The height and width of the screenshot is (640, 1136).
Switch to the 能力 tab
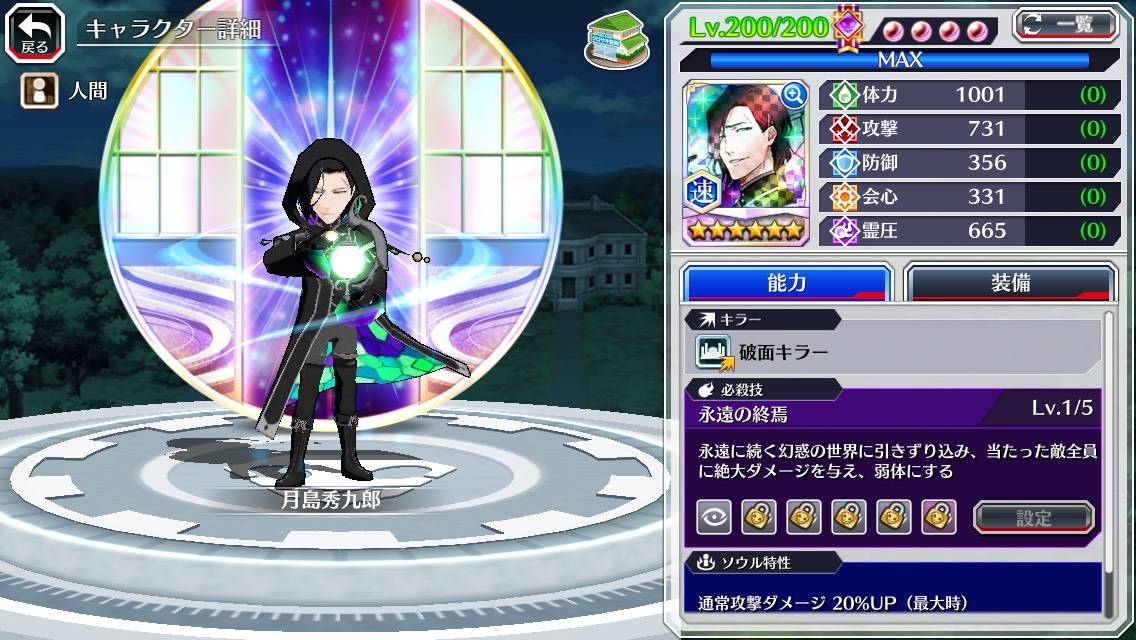pyautogui.click(x=787, y=283)
